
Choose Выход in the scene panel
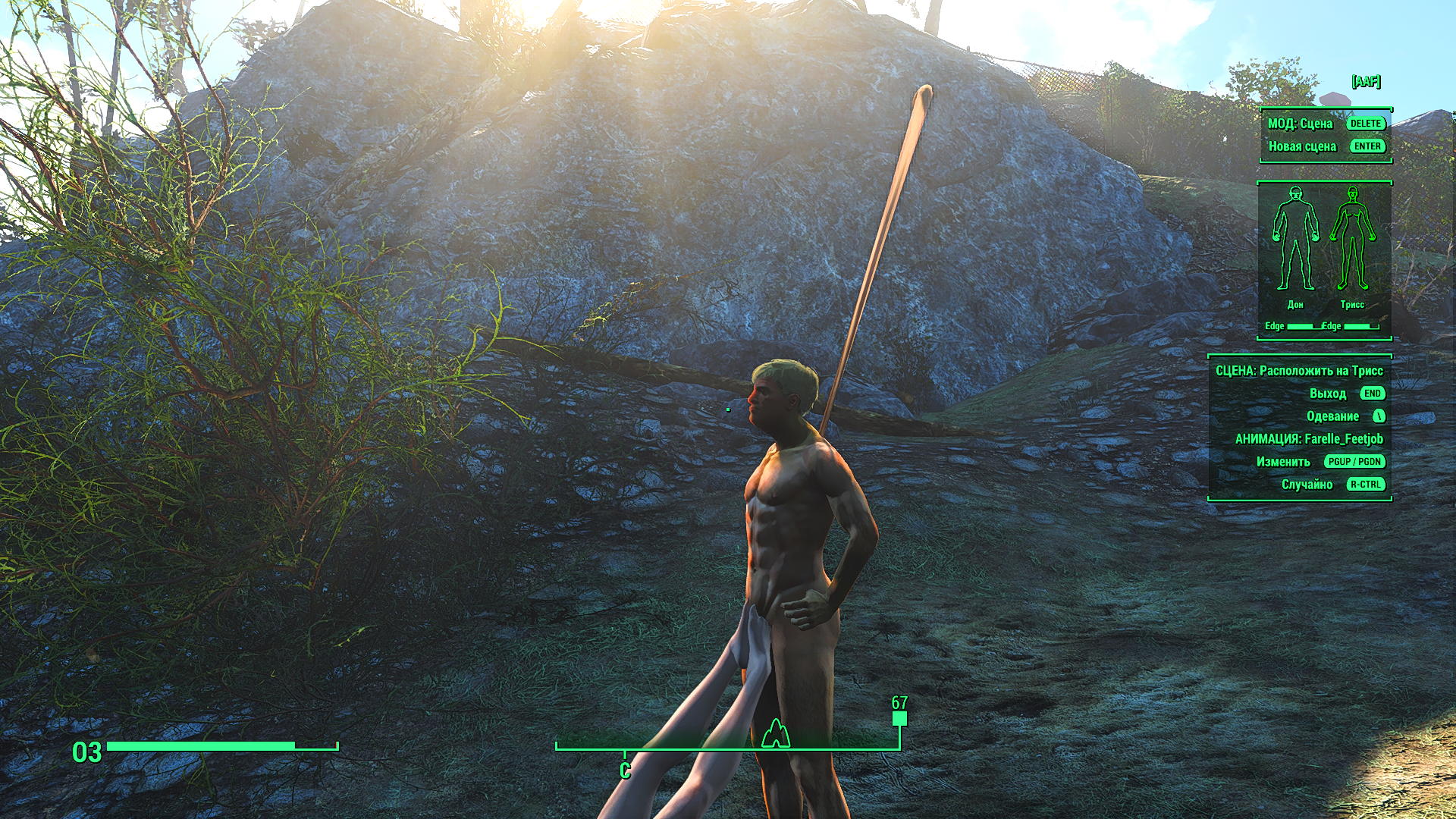pyautogui.click(x=1327, y=394)
